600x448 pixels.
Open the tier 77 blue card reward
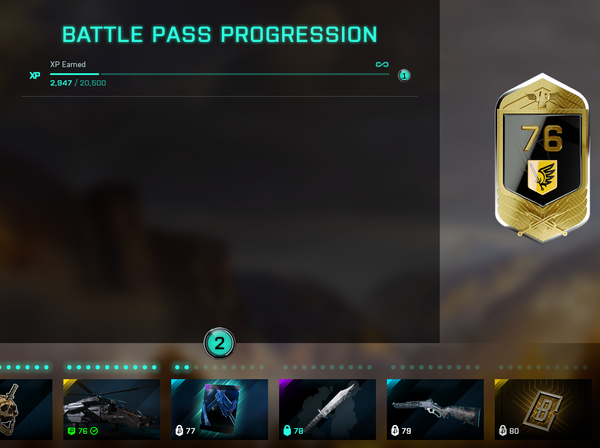219,409
